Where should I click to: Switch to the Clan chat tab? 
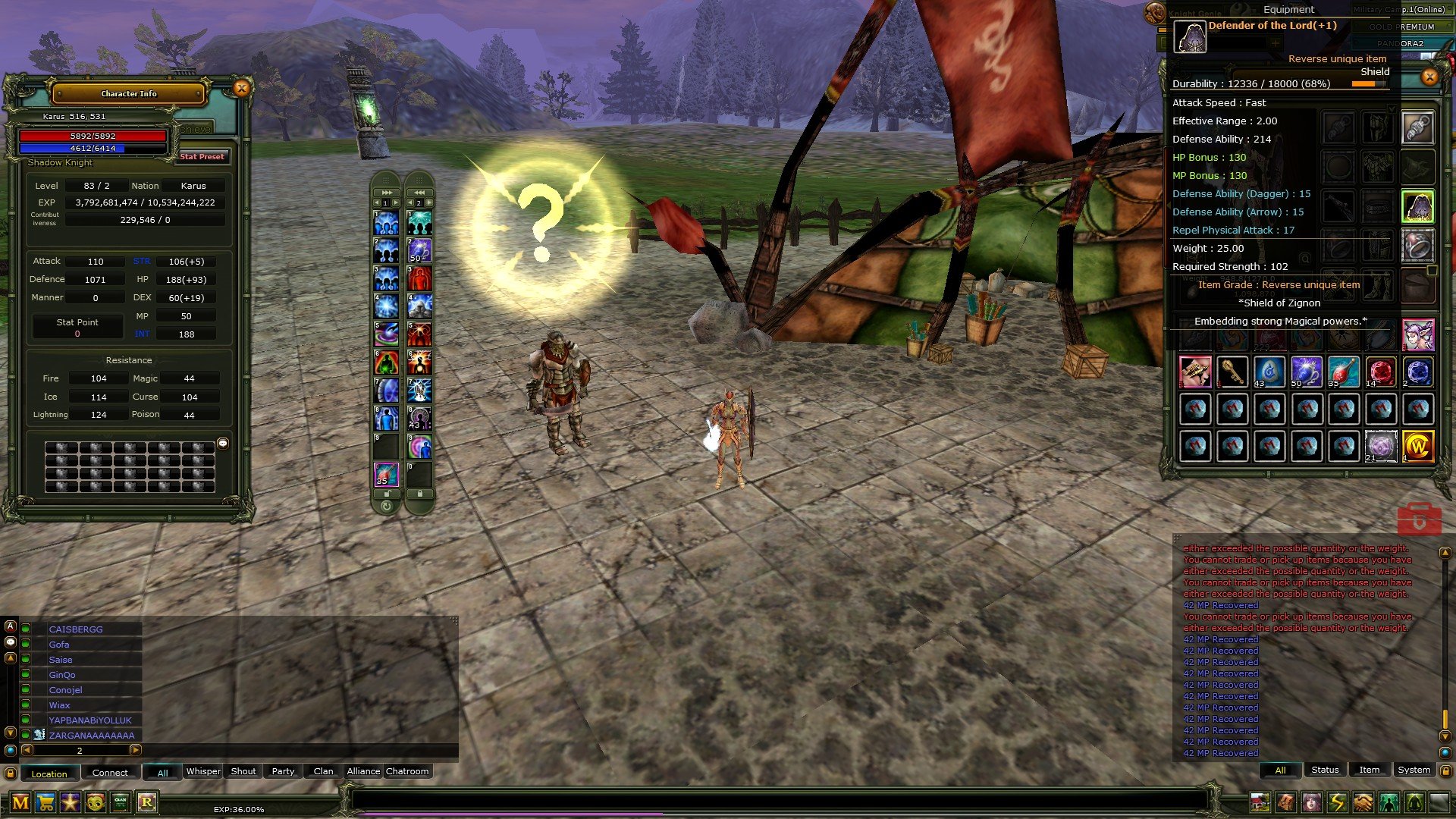323,771
